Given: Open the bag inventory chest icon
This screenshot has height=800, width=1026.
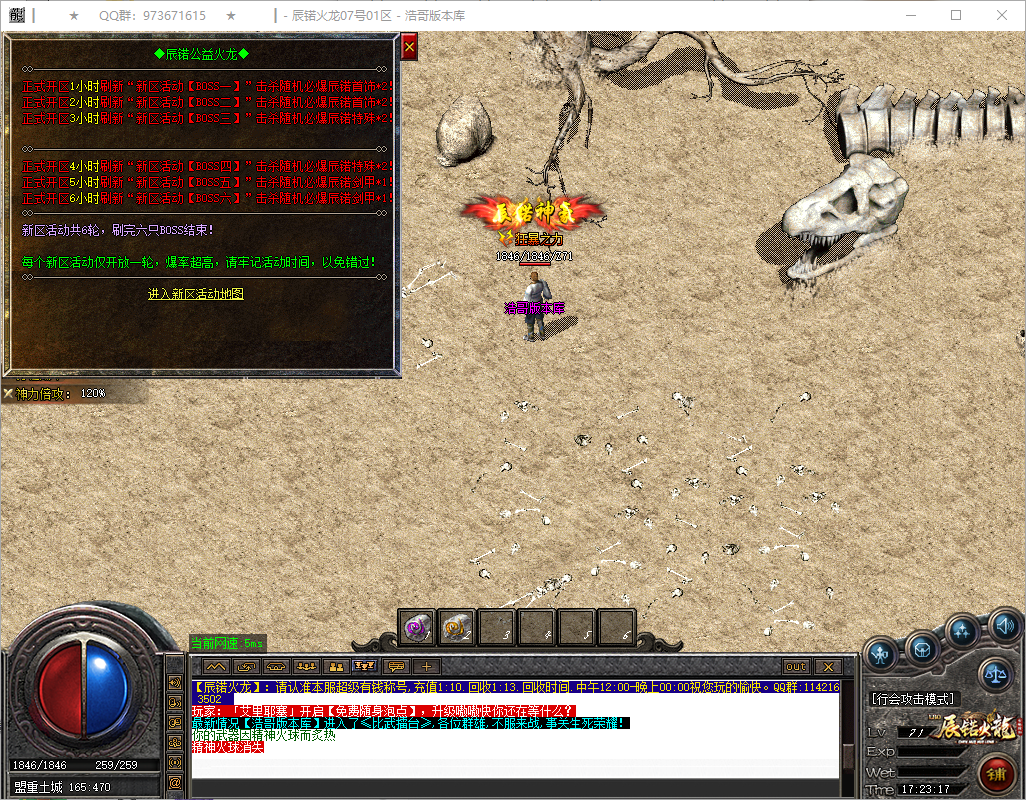Looking at the screenshot, I should pos(922,649).
